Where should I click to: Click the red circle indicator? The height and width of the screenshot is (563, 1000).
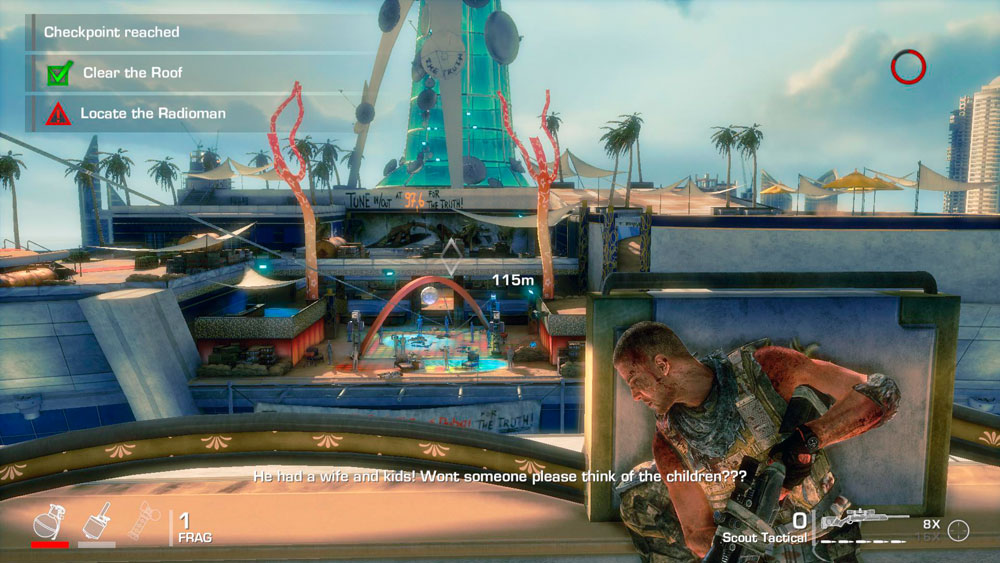[908, 67]
